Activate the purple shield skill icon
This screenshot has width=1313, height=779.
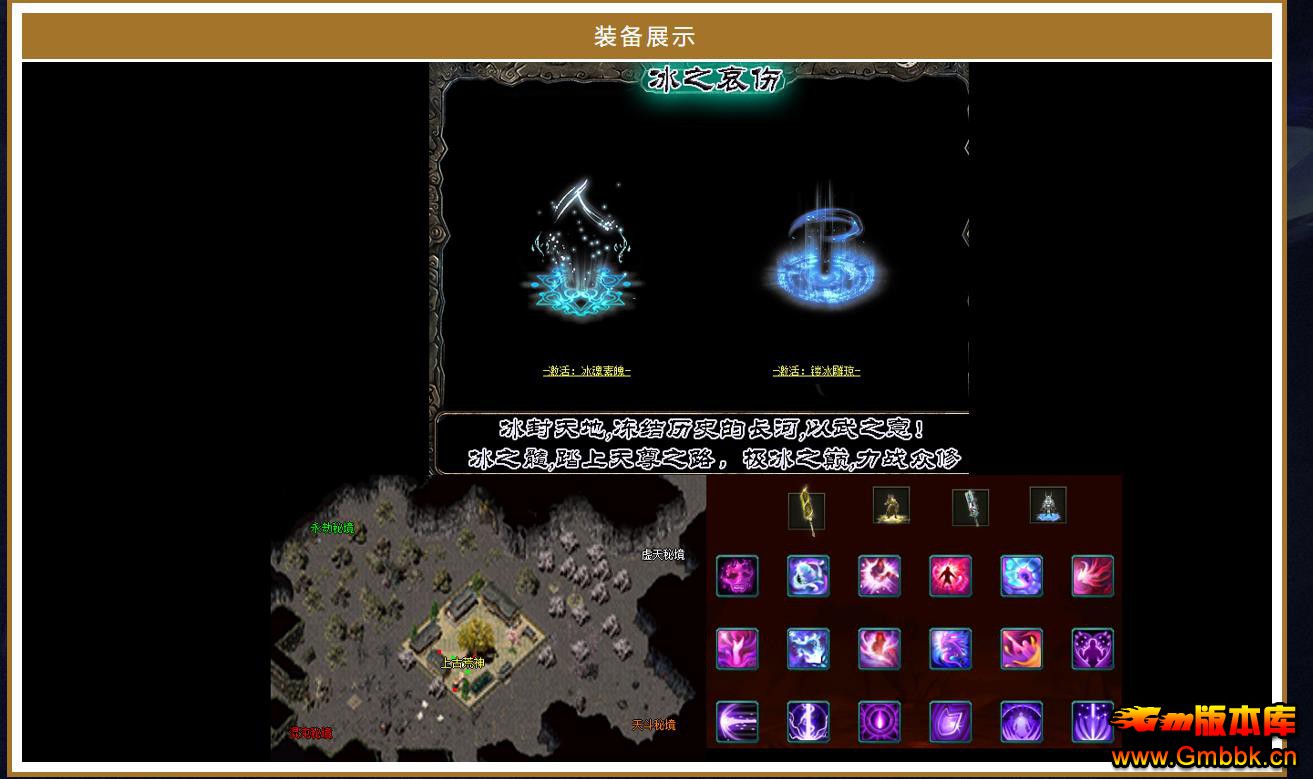tap(950, 722)
